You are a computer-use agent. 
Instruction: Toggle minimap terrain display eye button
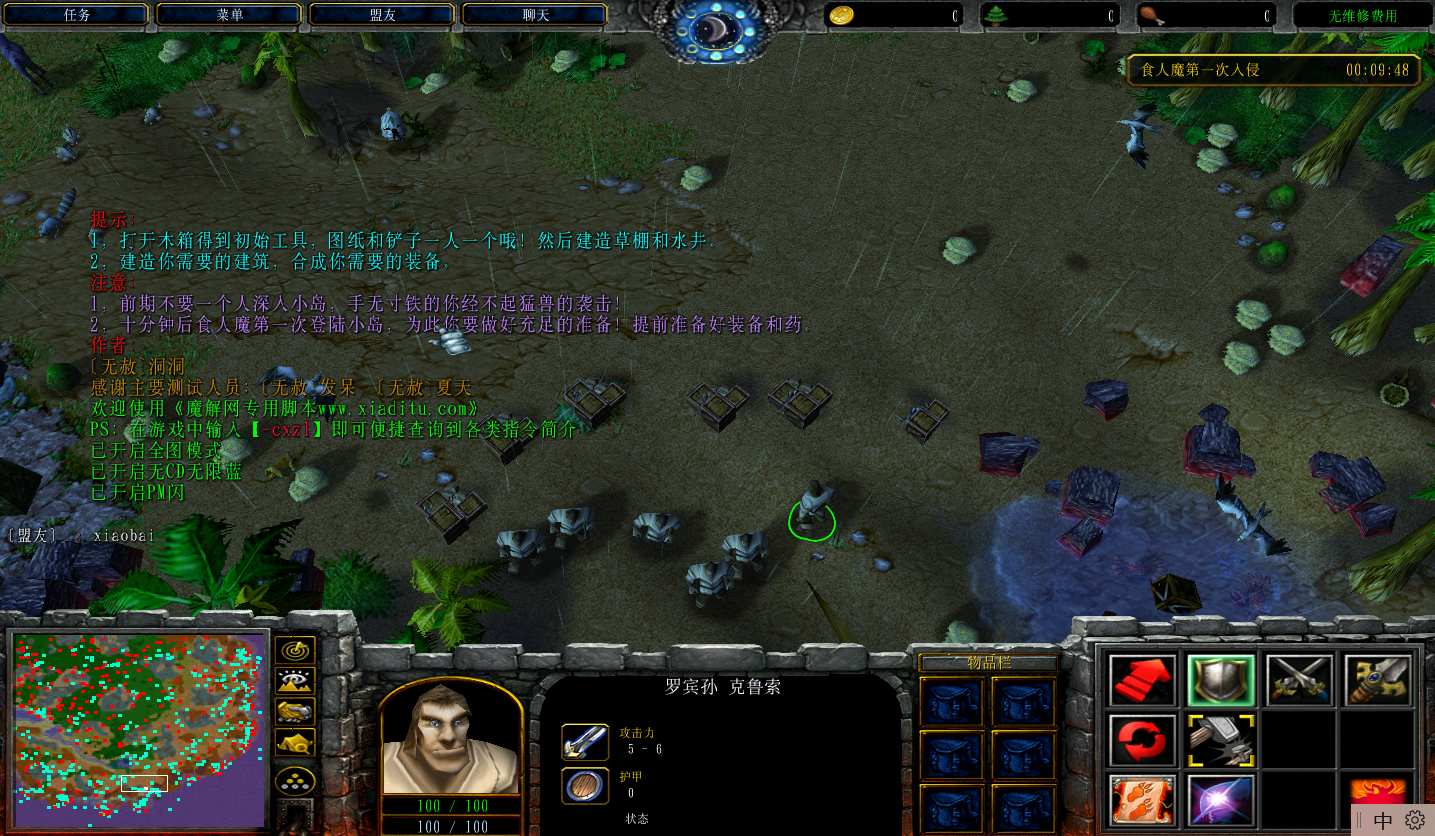[295, 682]
